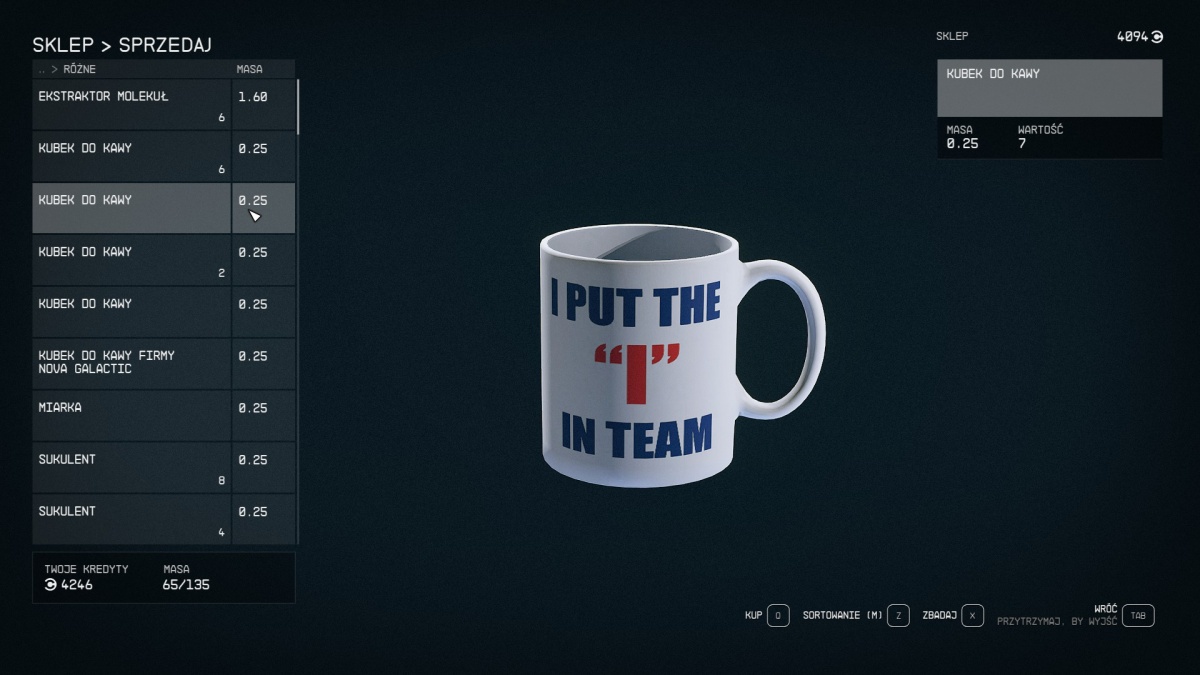Select the Sukulent stack of 8
This screenshot has height=675, width=1200.
(131, 467)
